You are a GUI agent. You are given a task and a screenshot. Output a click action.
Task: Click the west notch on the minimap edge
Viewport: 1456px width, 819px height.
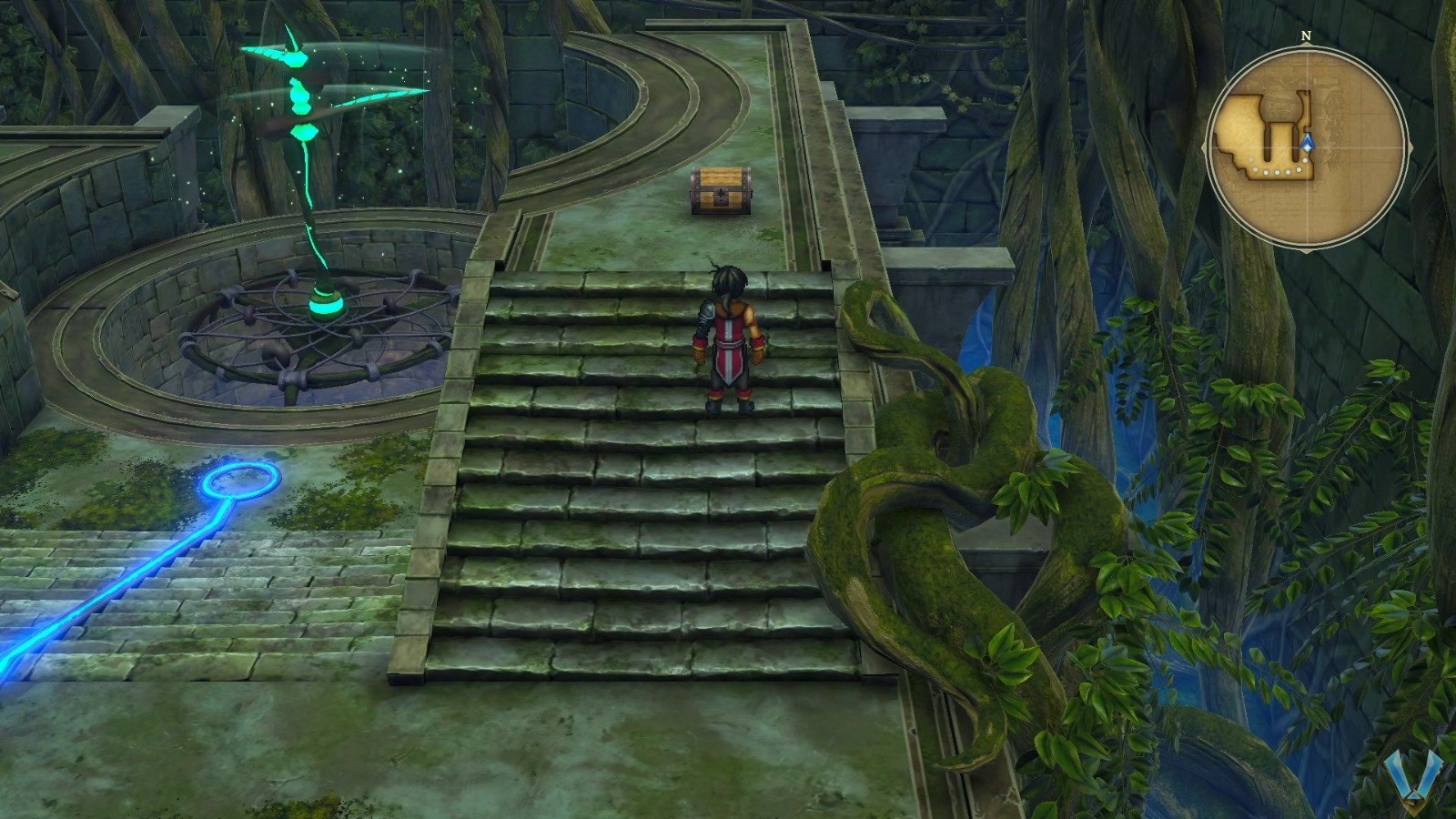point(1203,147)
